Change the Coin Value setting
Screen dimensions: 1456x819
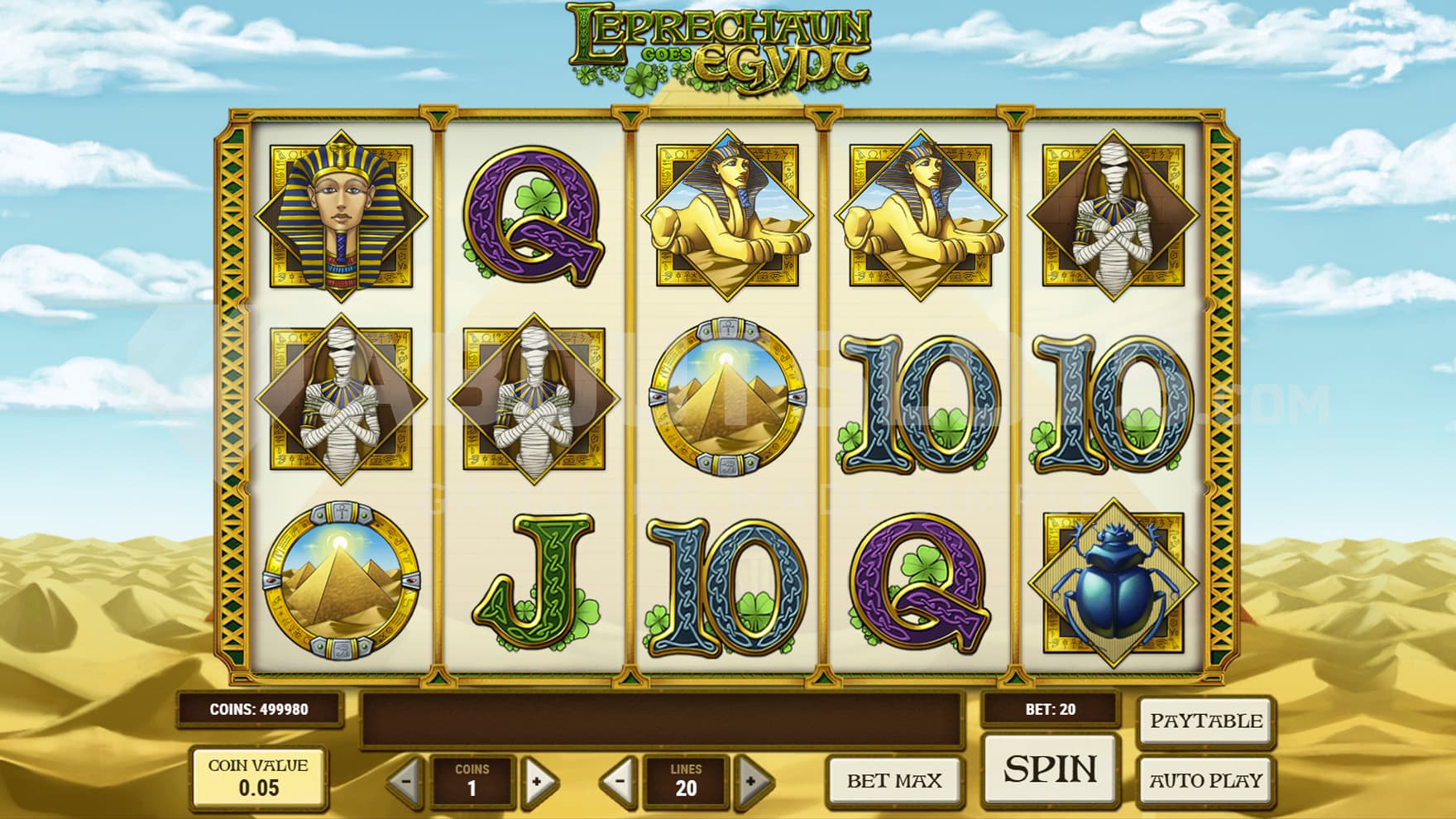click(258, 778)
